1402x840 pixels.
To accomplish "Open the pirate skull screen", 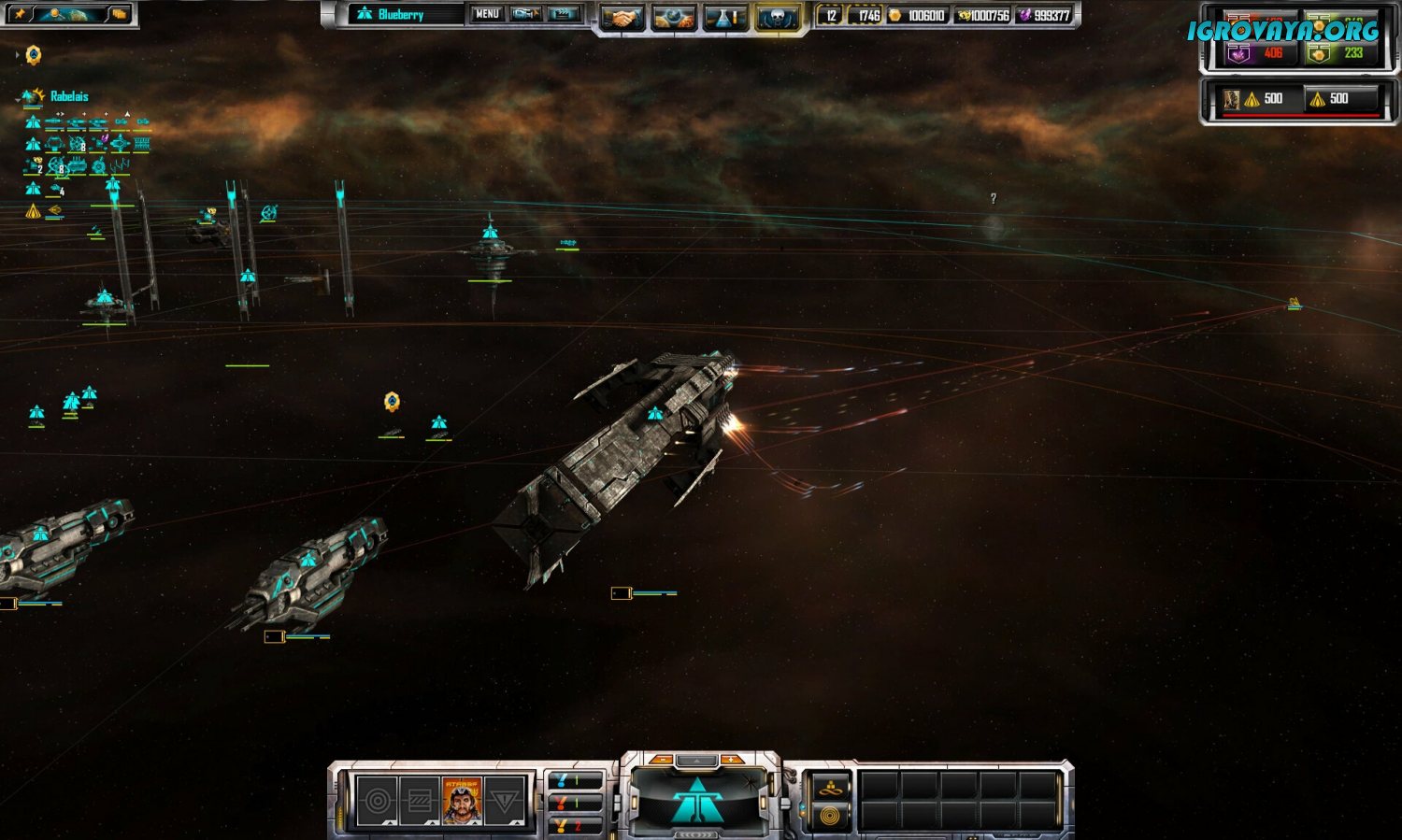I will click(x=777, y=17).
